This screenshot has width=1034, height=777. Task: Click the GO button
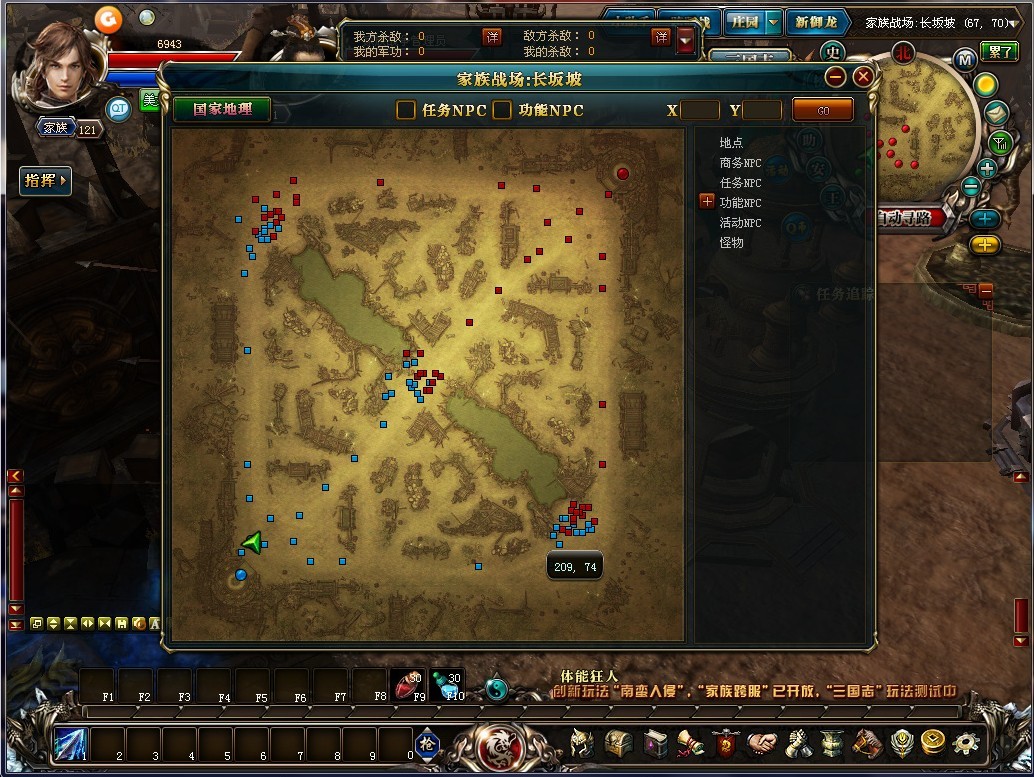[823, 110]
